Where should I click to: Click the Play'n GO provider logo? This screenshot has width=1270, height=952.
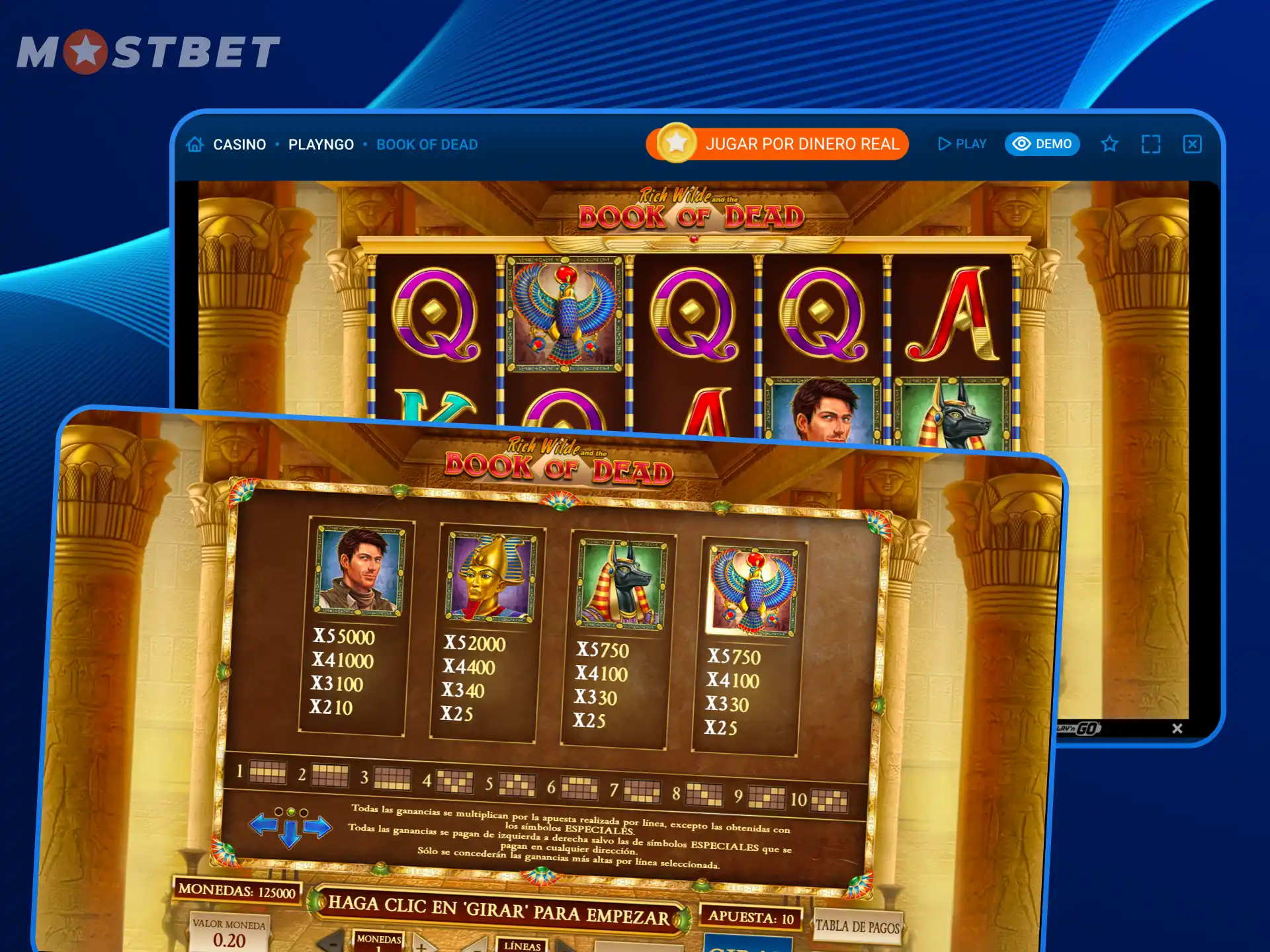point(1078,729)
